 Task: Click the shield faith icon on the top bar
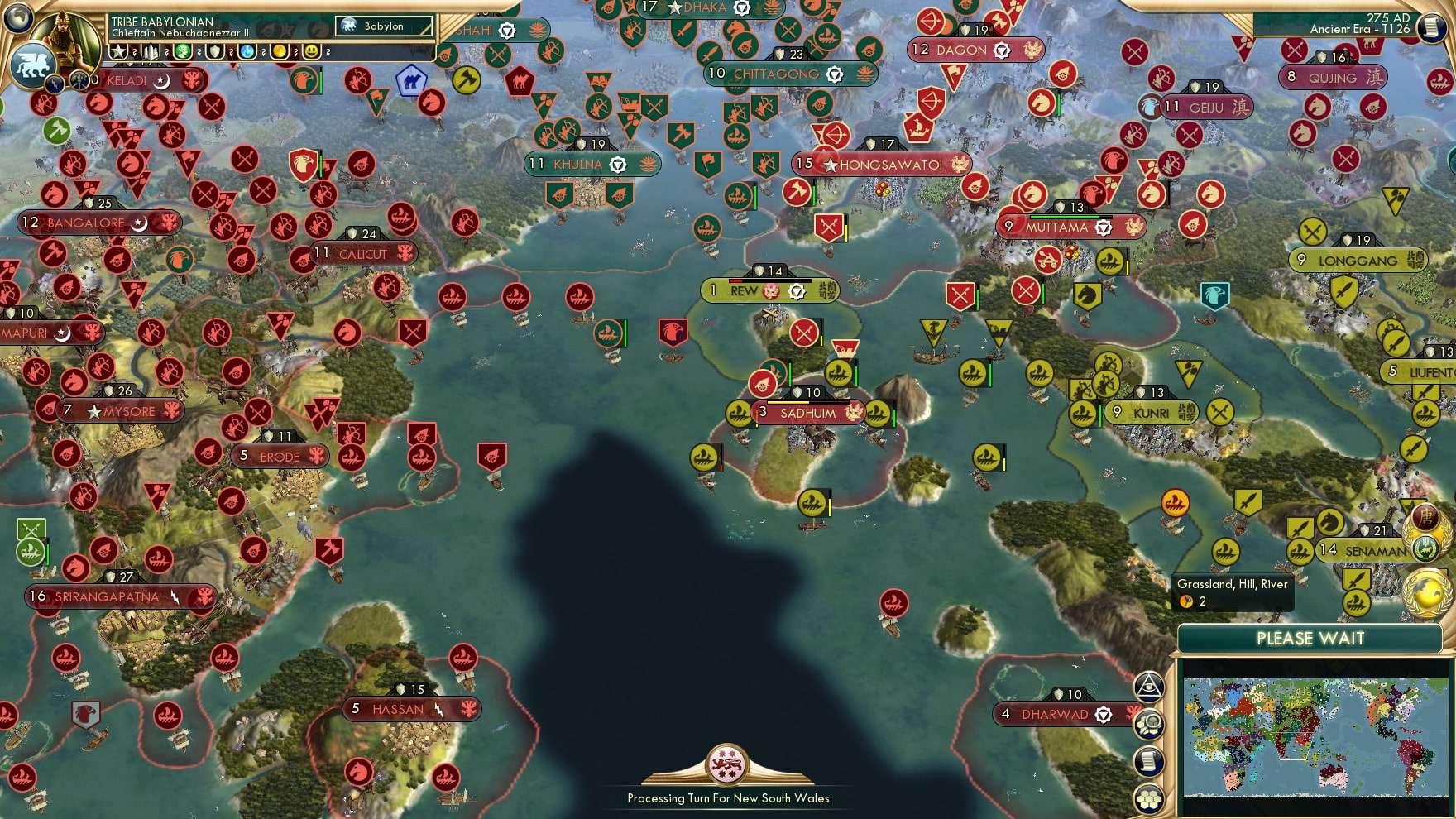213,52
